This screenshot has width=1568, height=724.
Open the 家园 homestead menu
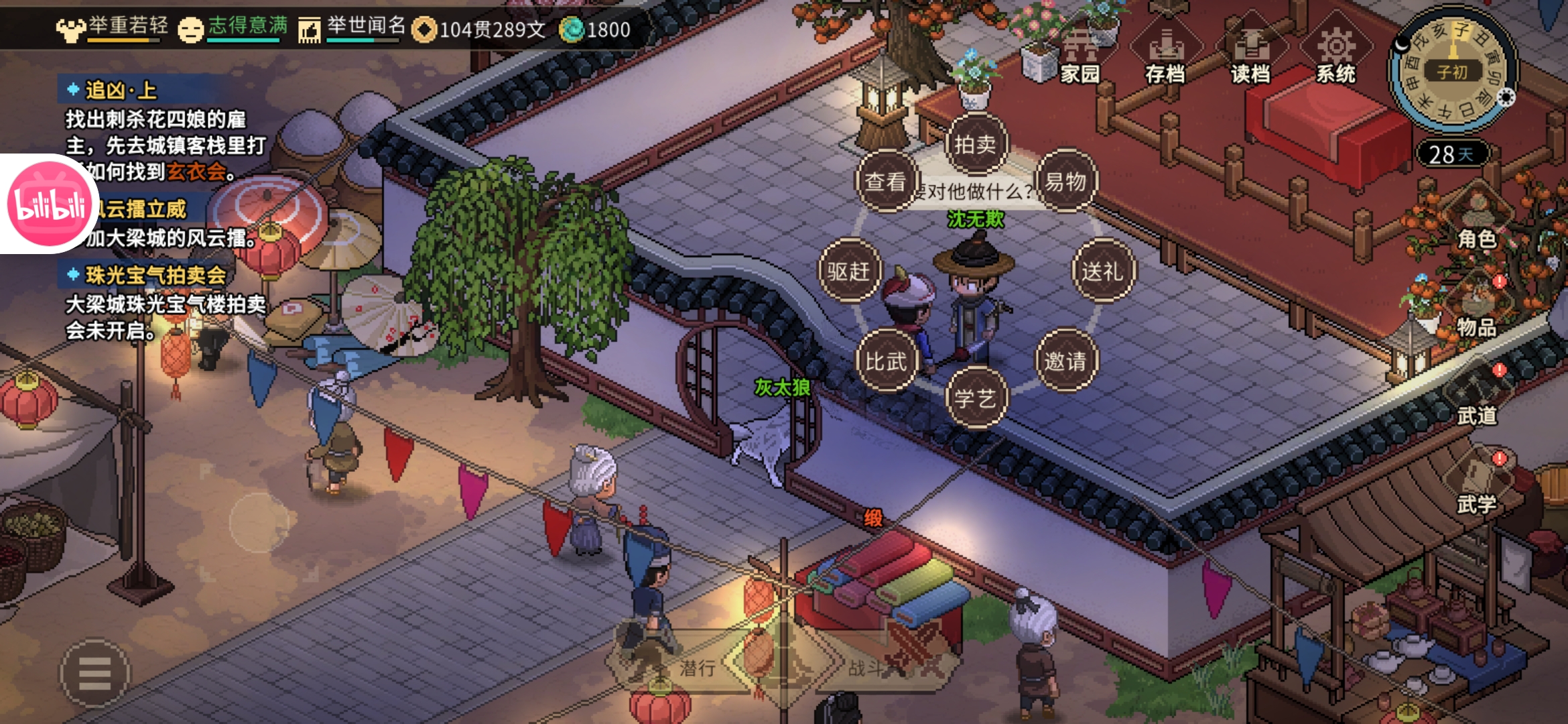pos(1080,56)
